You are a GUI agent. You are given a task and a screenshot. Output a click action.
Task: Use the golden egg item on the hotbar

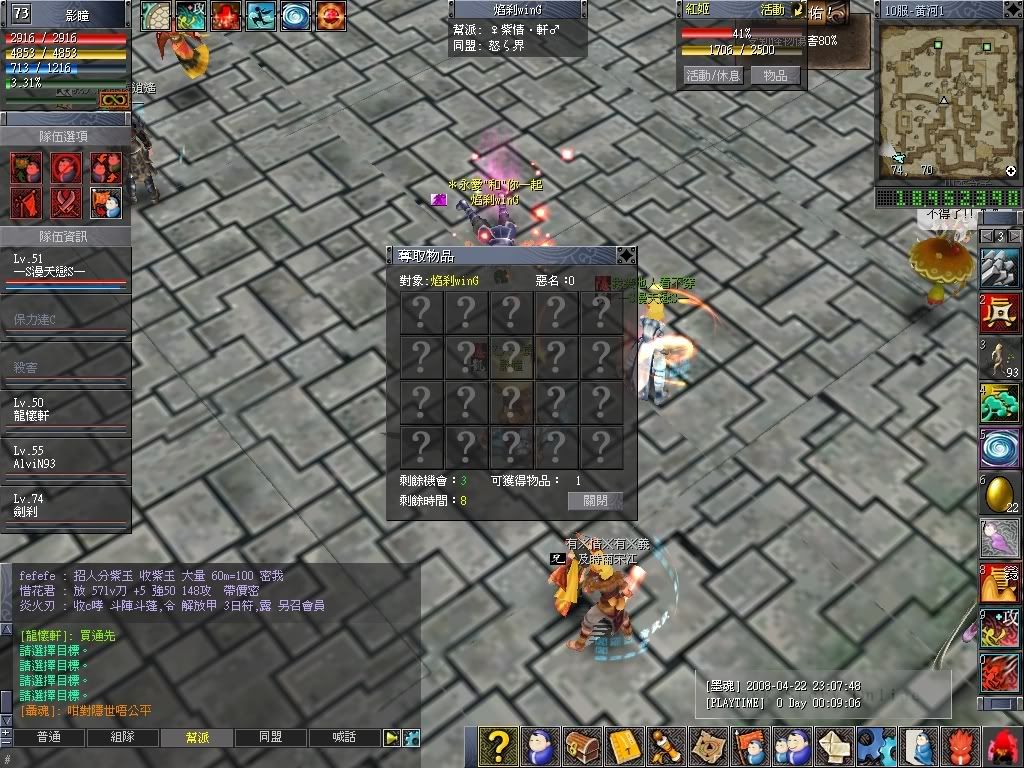999,494
